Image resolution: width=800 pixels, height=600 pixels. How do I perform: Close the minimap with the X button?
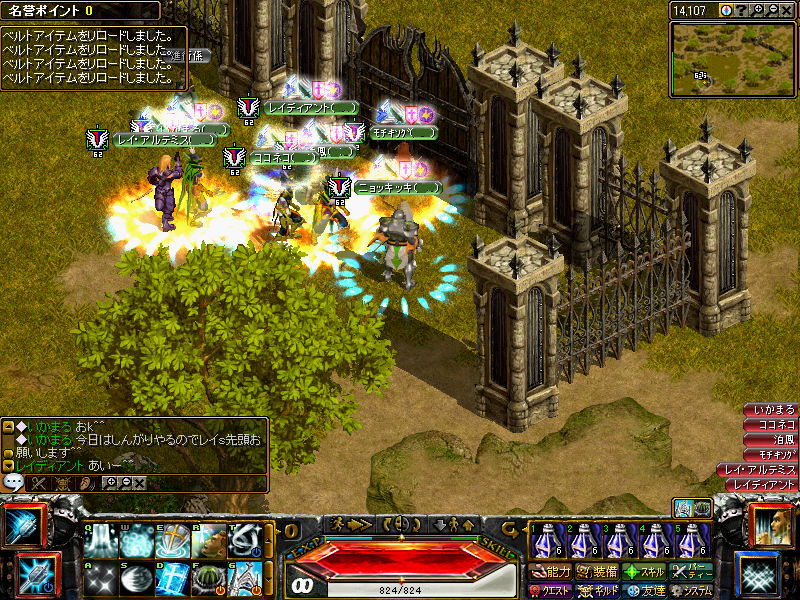tap(788, 10)
